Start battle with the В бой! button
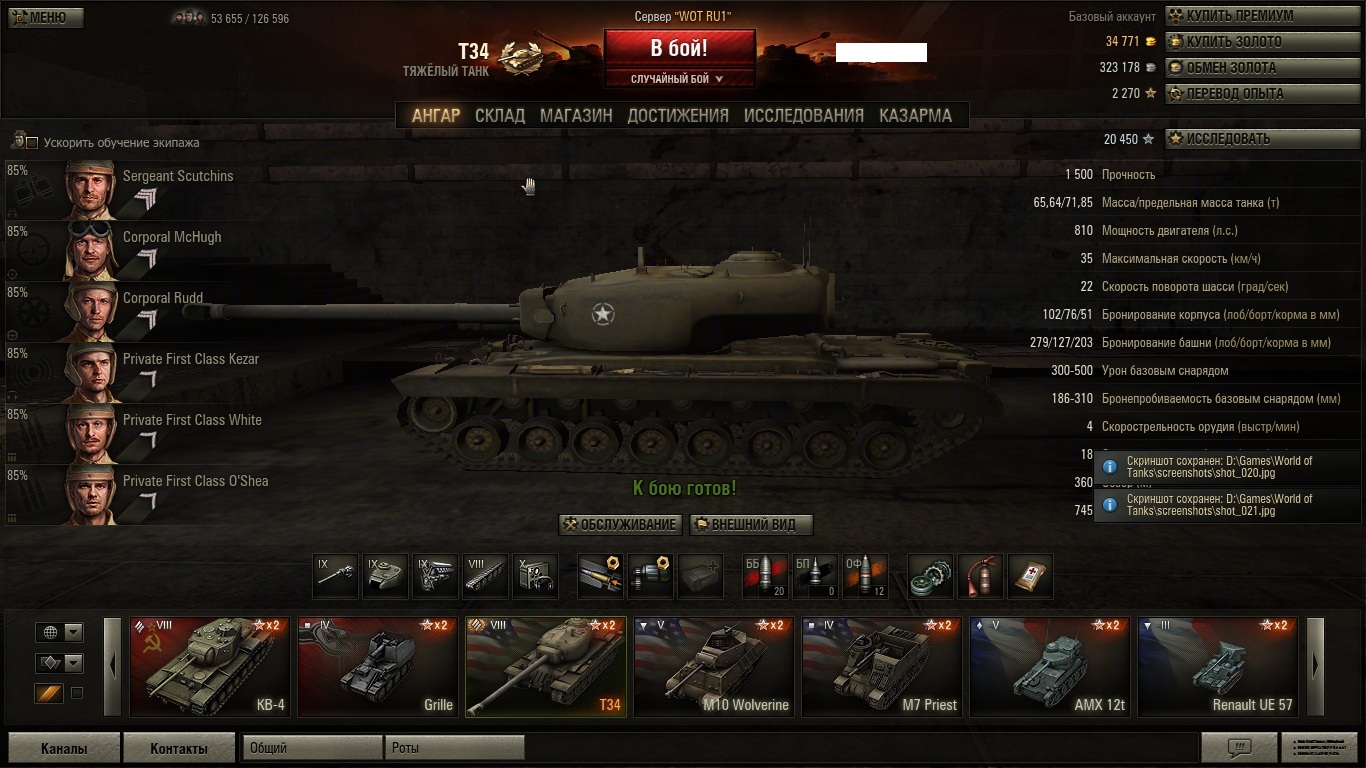This screenshot has width=1366, height=768. click(679, 48)
